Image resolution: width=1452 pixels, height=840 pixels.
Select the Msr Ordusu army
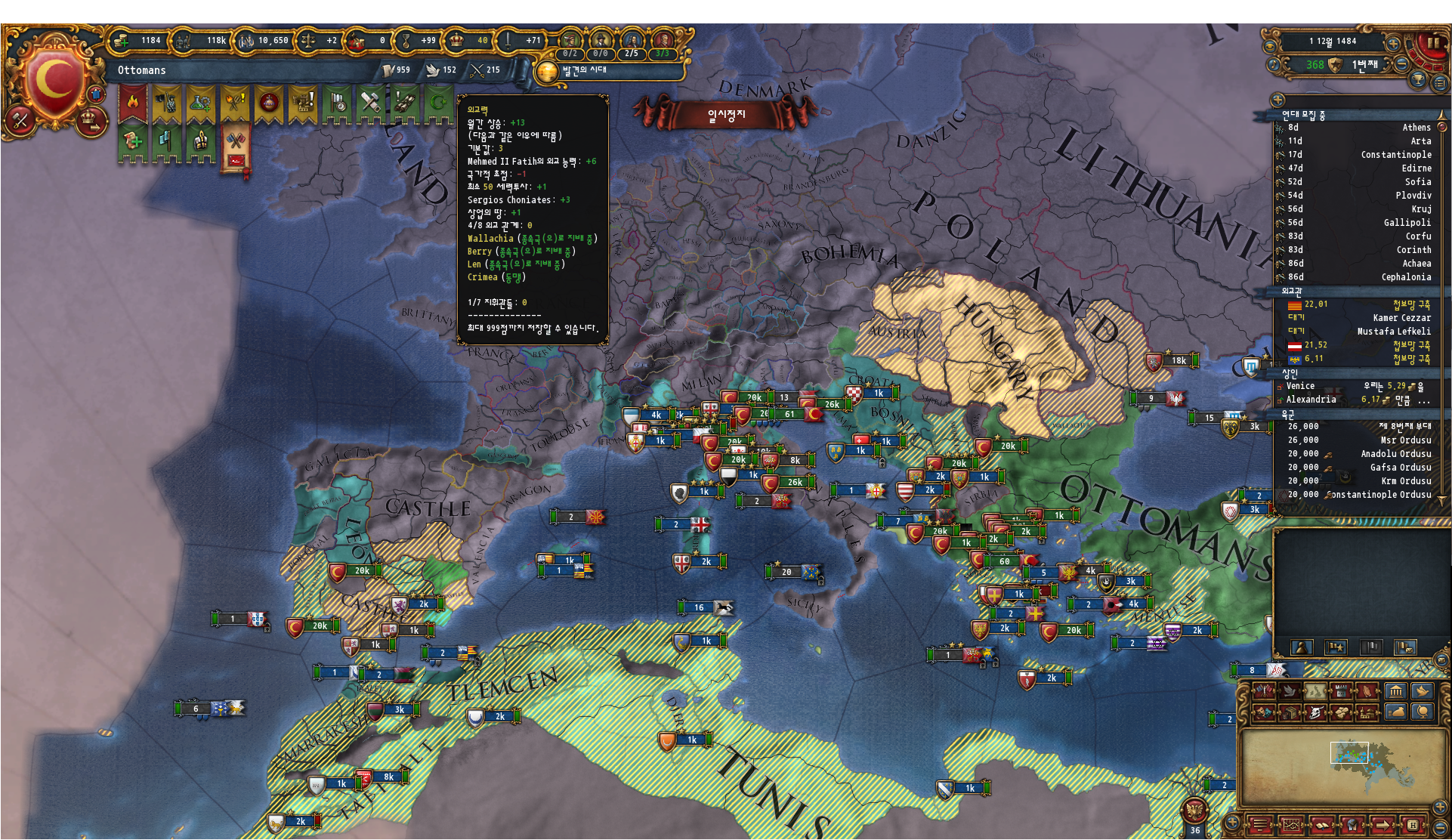pos(1360,440)
